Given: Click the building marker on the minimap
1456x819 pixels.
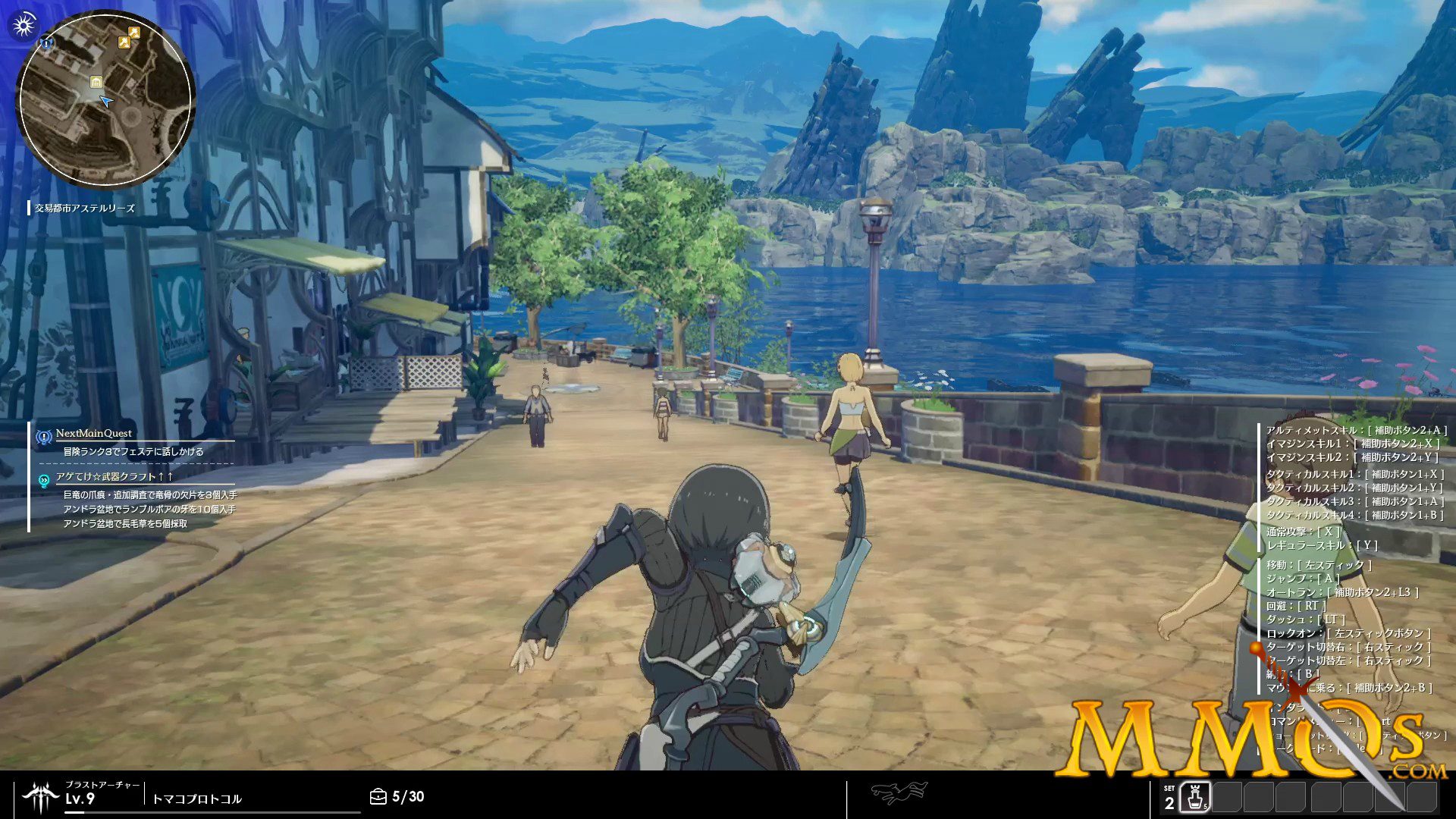Looking at the screenshot, I should click(x=96, y=82).
